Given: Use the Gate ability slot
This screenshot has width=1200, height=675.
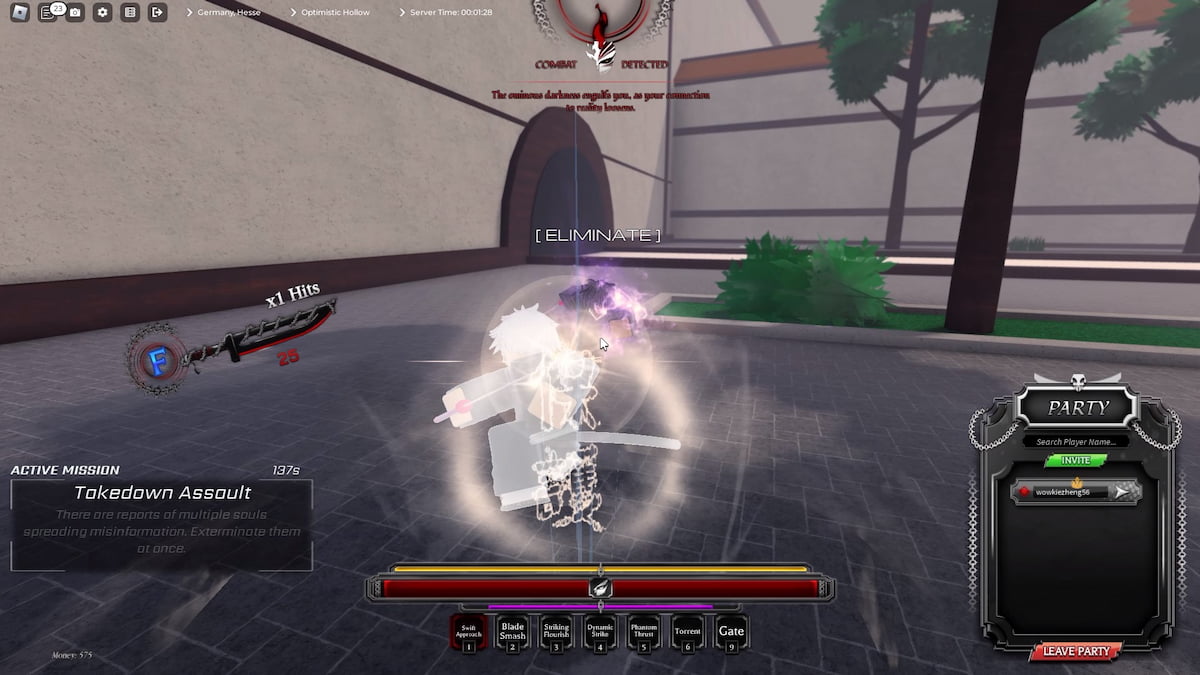Looking at the screenshot, I should (x=731, y=632).
